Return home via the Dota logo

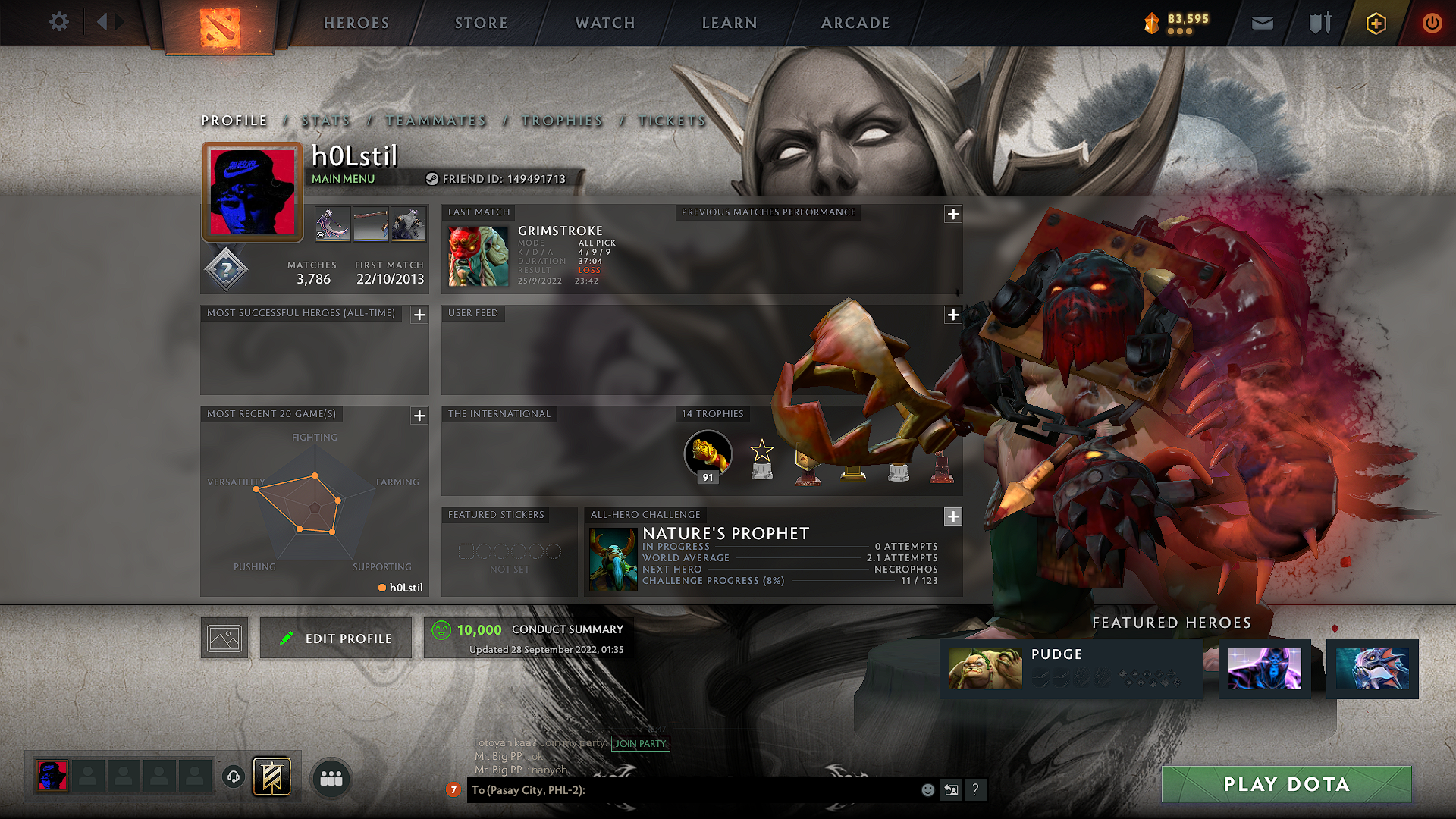click(x=220, y=27)
